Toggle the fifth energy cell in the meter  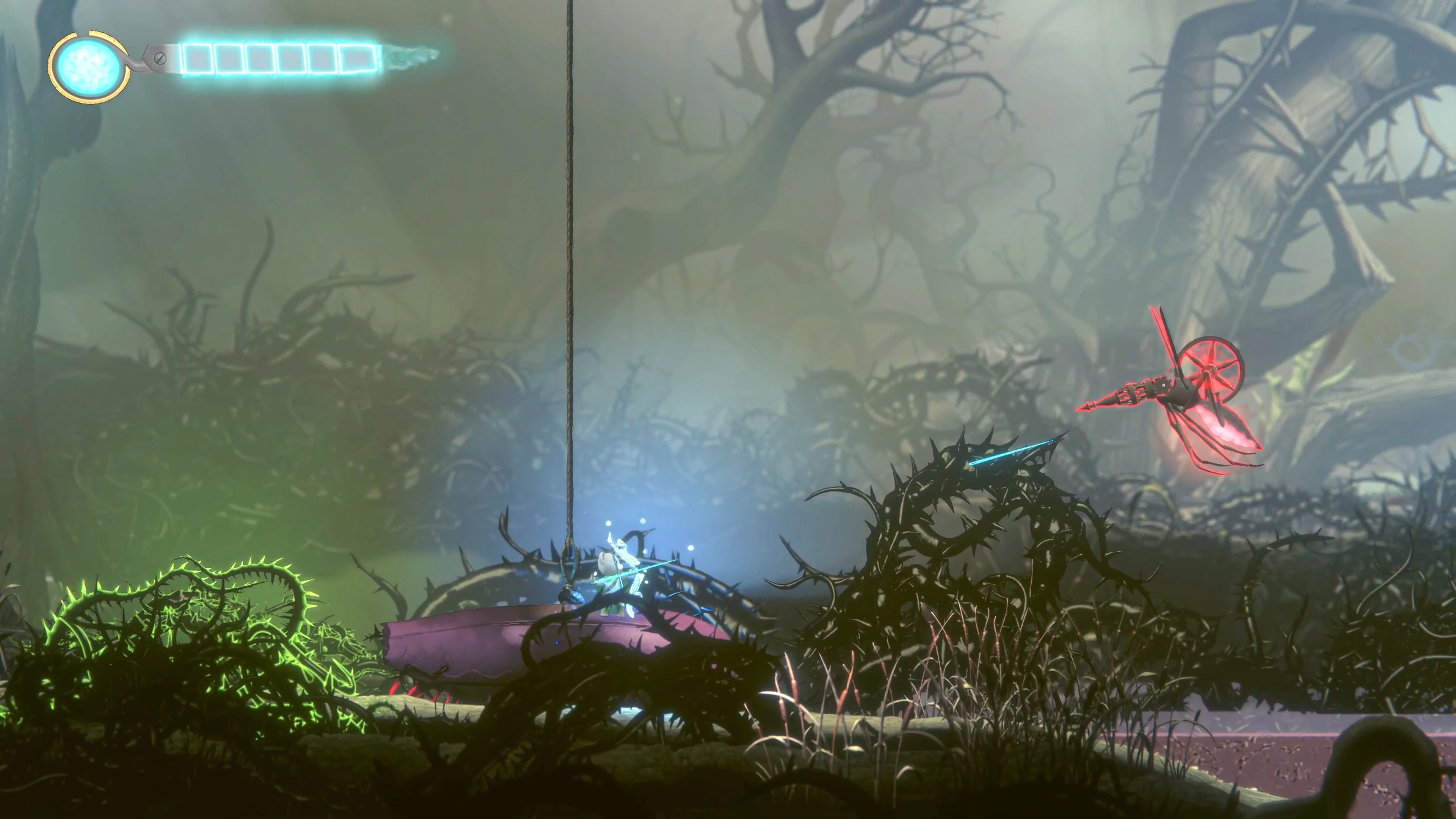323,58
